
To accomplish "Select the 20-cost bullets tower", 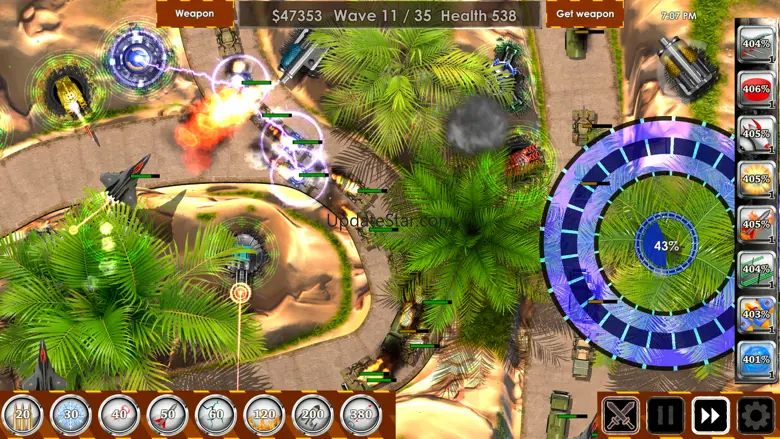I will click(x=22, y=415).
